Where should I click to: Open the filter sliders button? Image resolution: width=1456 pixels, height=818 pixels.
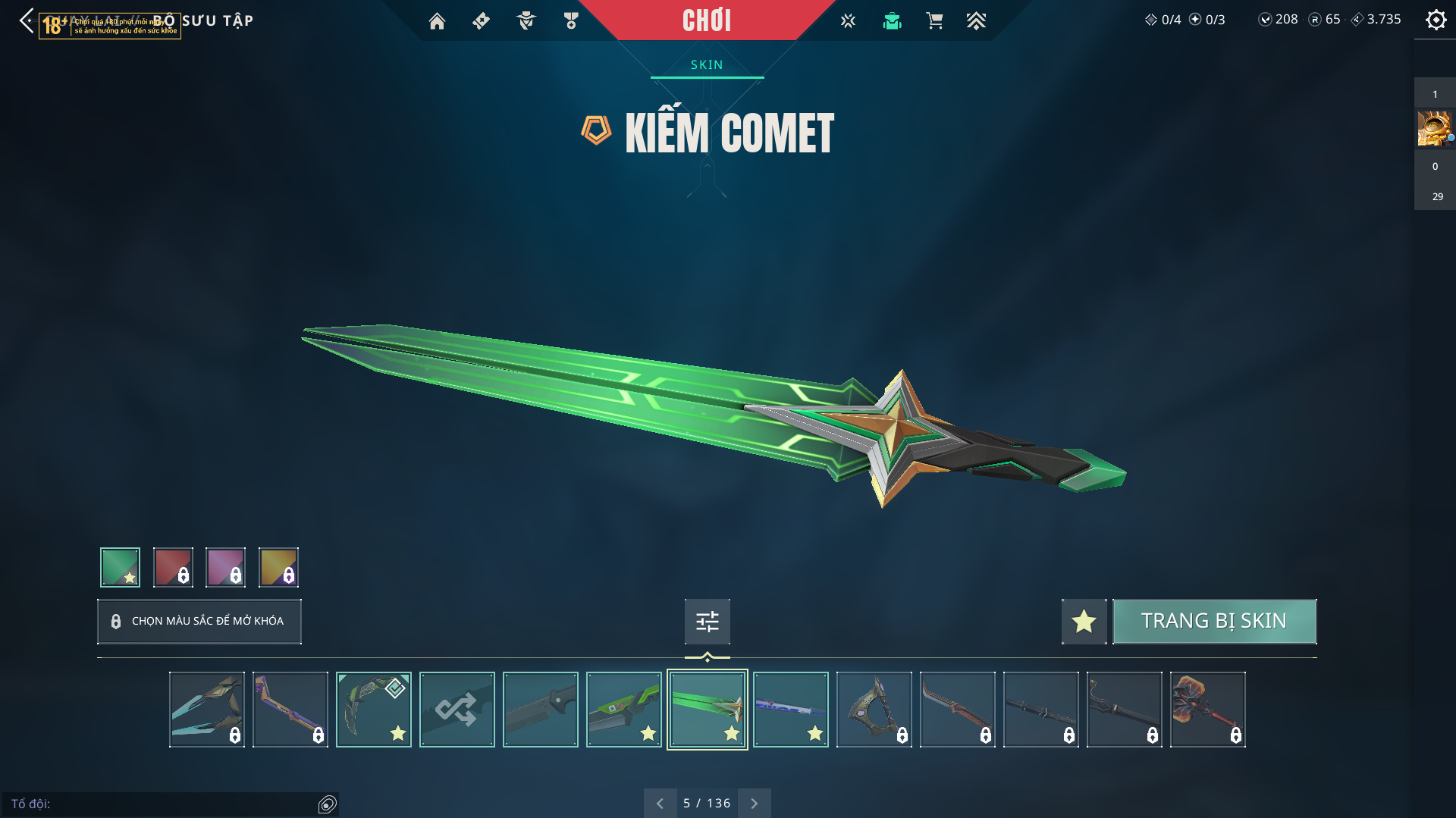[707, 621]
